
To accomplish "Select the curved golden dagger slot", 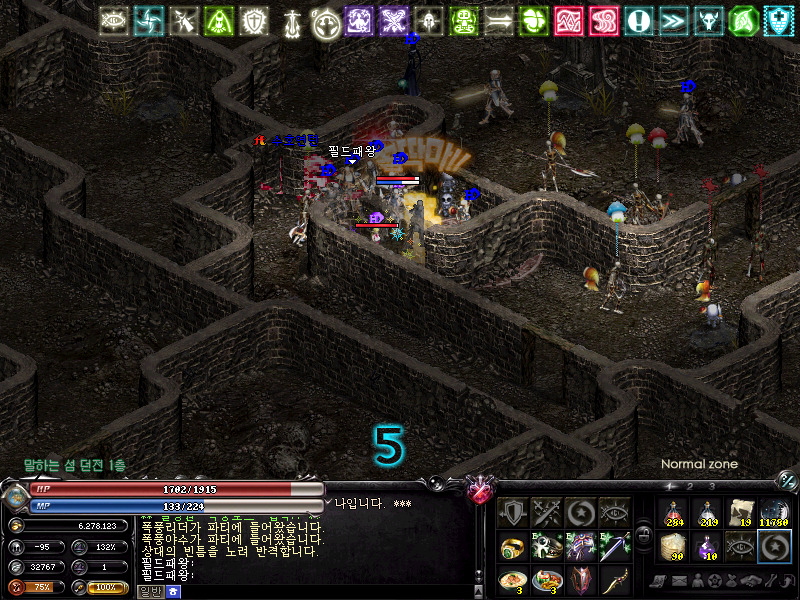I will click(615, 580).
